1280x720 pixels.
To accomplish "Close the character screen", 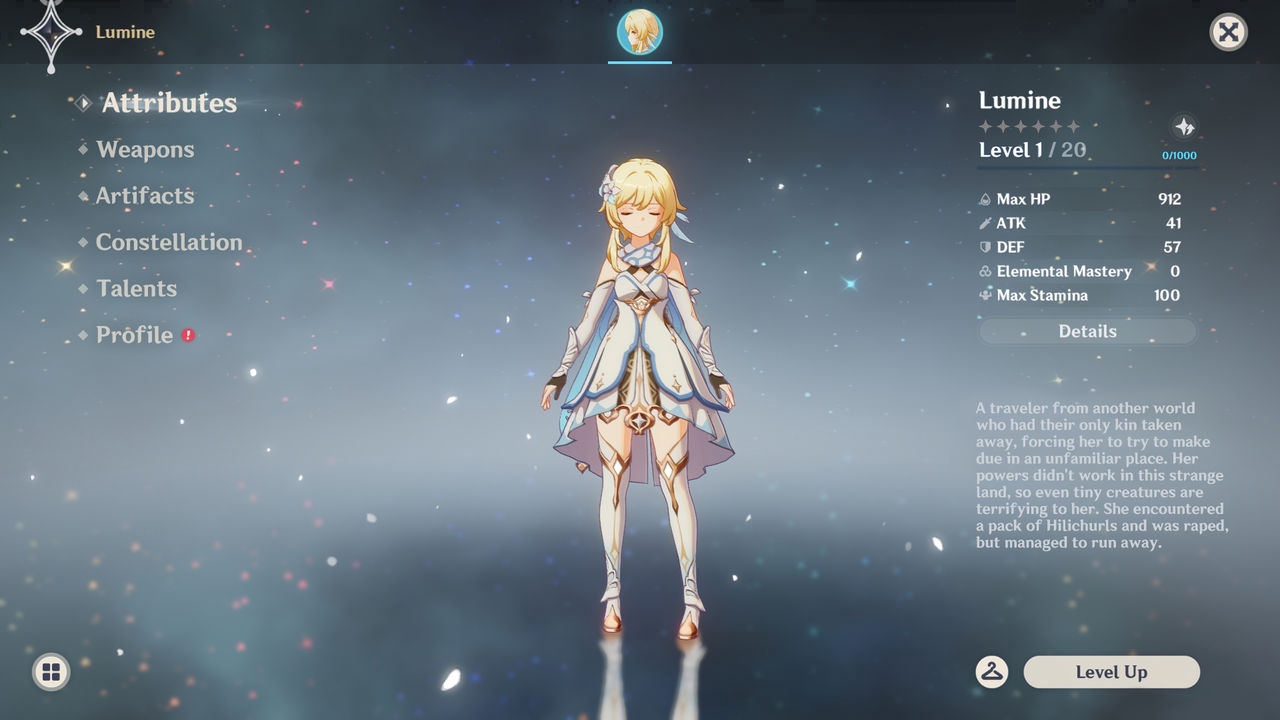I will click(1228, 32).
